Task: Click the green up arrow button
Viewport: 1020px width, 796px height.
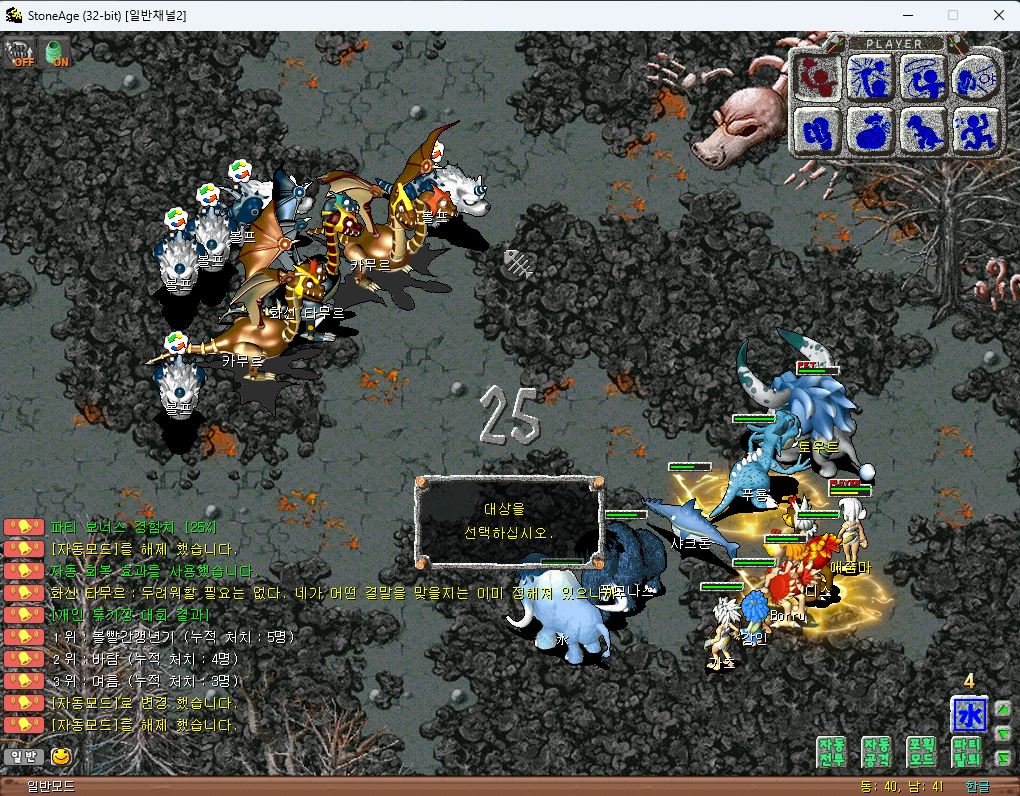Action: tap(1003, 711)
